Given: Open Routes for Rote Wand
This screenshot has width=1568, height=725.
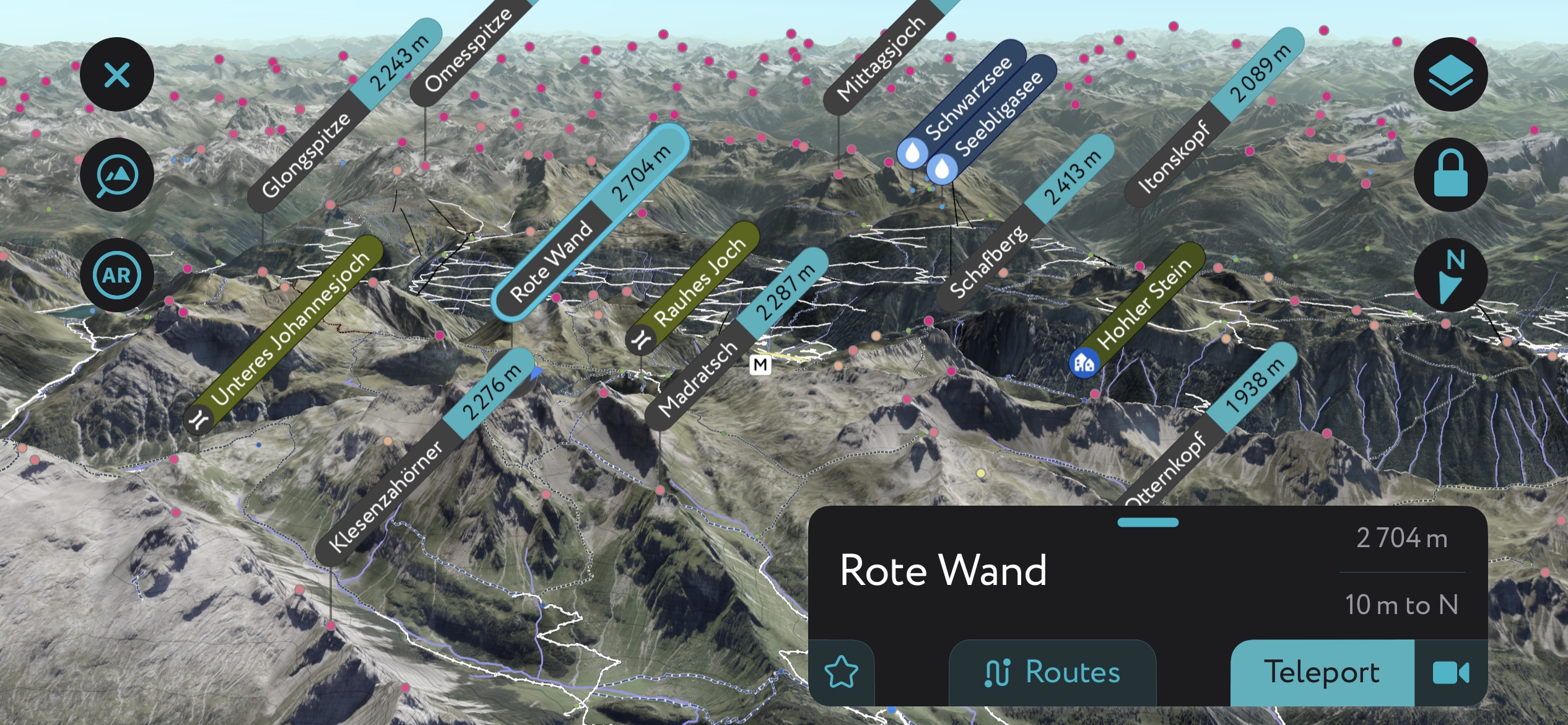Looking at the screenshot, I should (1052, 672).
